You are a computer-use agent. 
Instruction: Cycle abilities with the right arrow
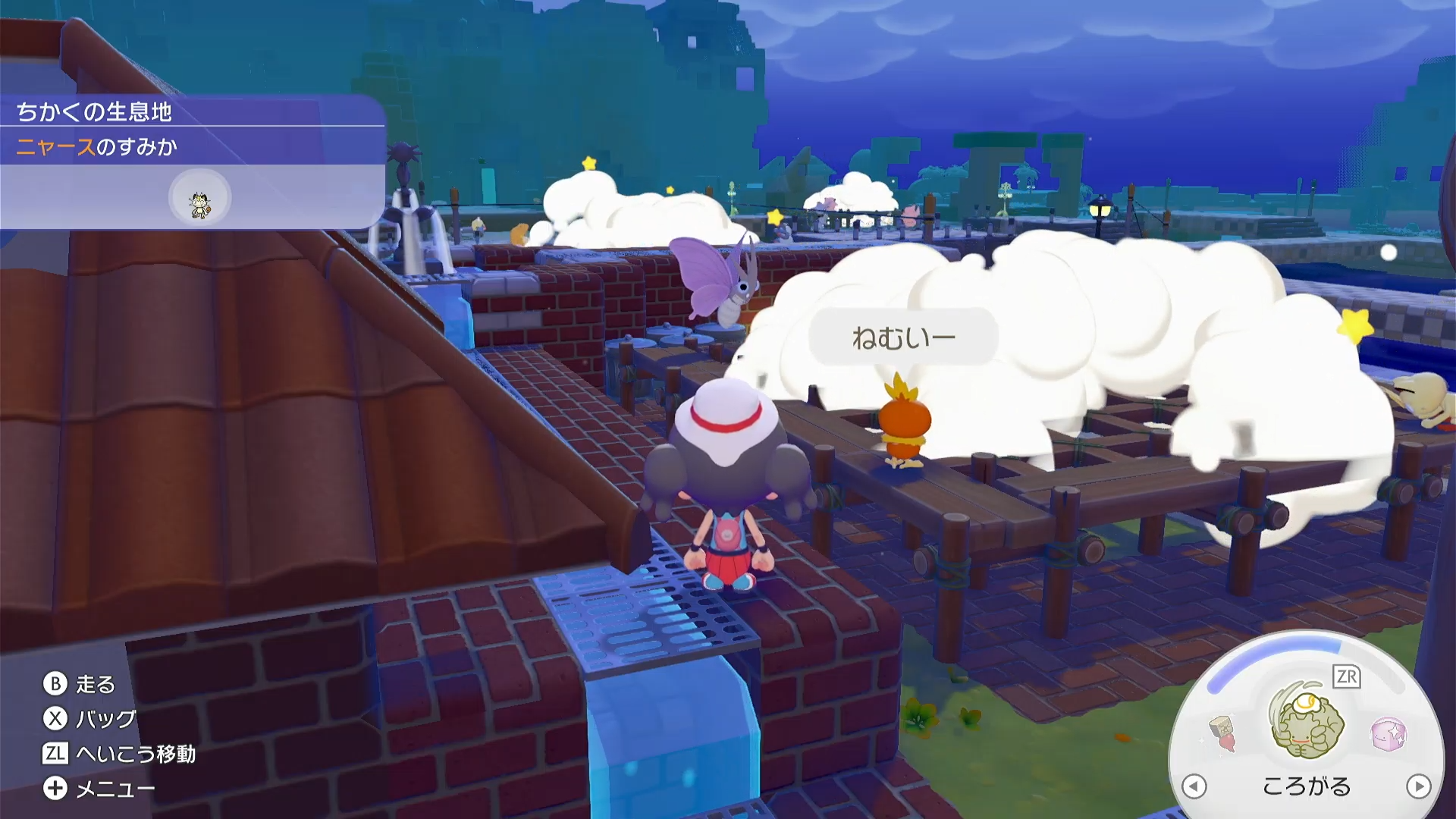[1418, 786]
